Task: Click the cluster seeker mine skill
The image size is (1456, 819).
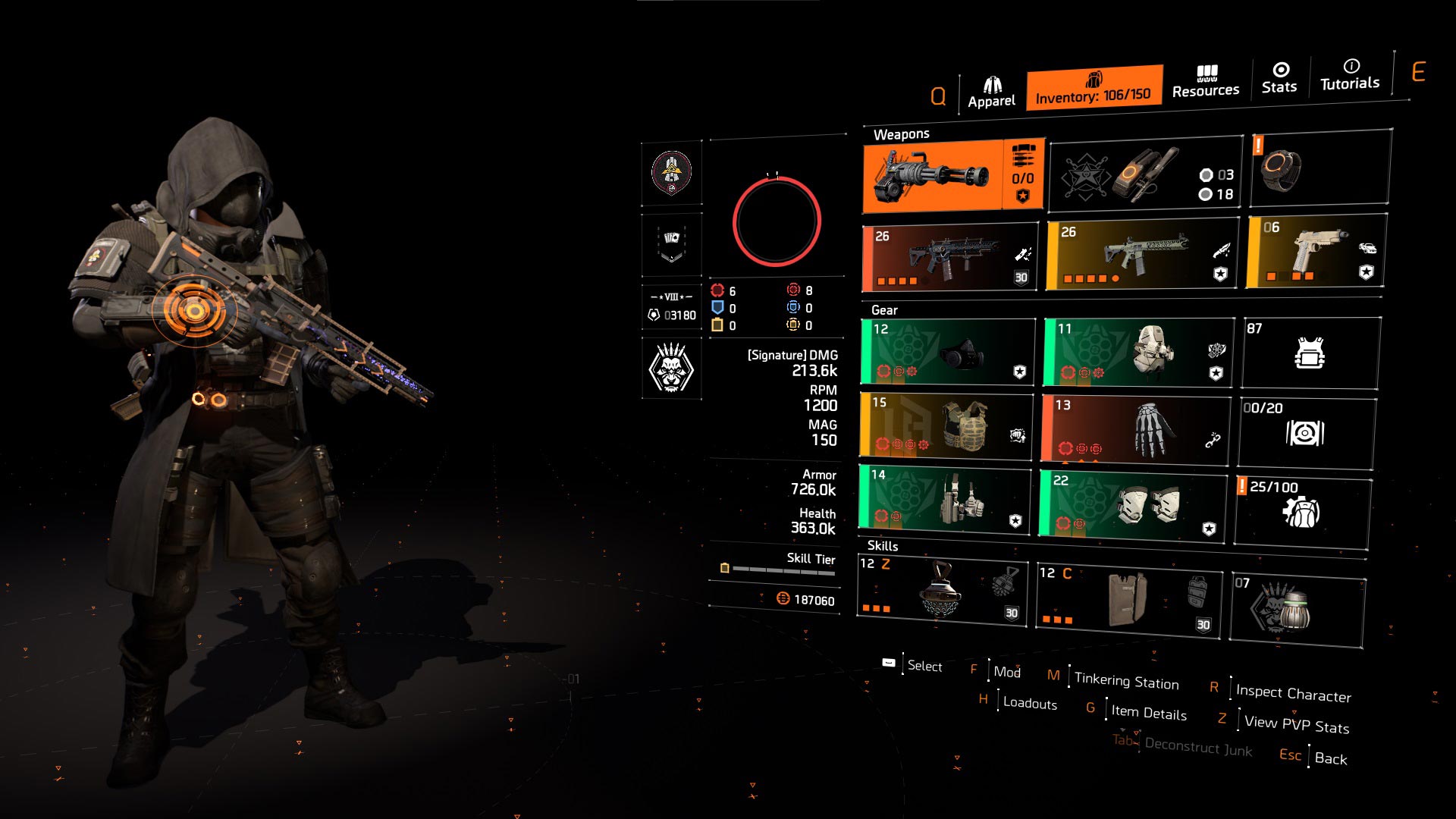Action: point(940,595)
